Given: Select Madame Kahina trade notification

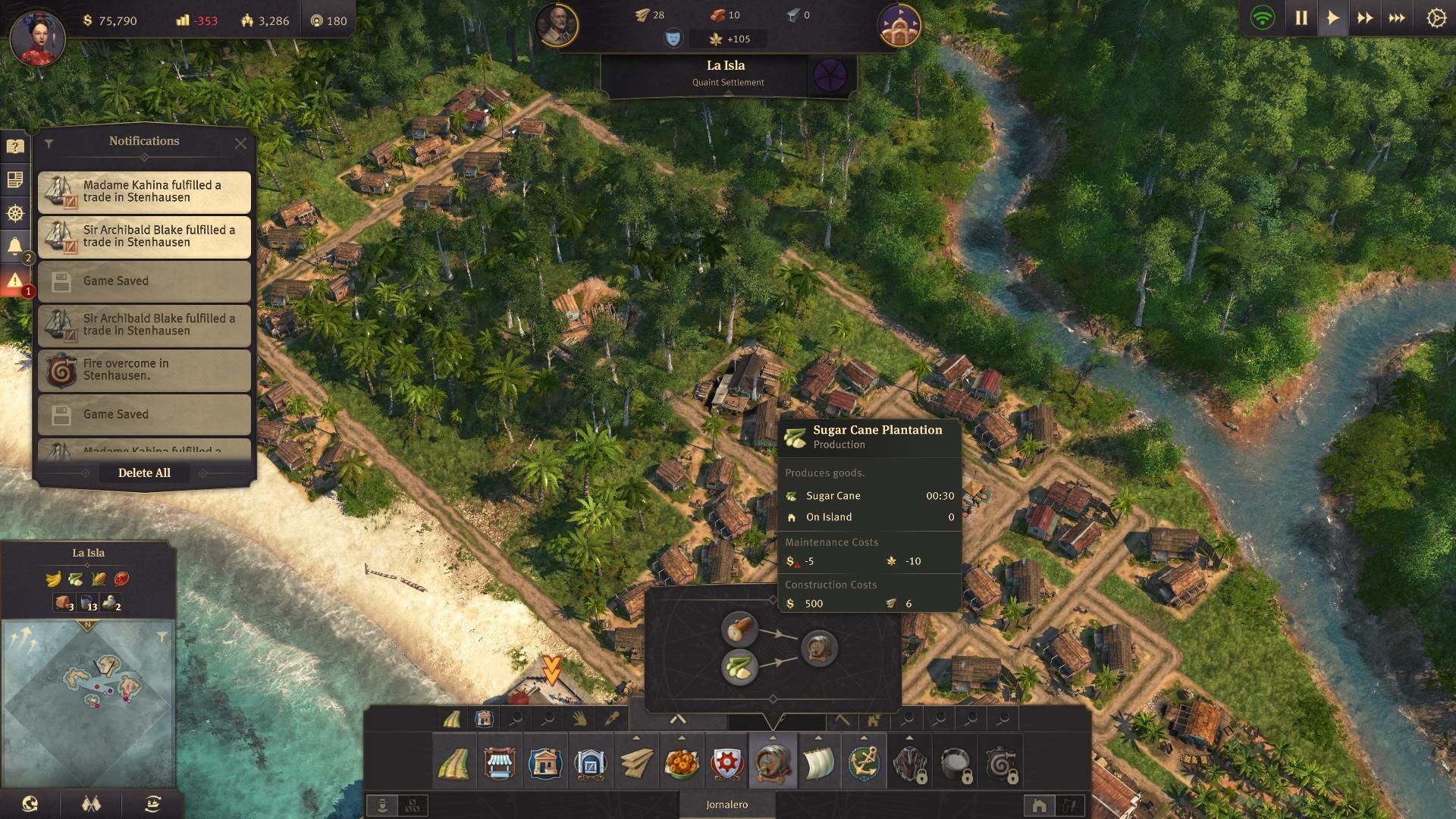Looking at the screenshot, I should (x=144, y=192).
